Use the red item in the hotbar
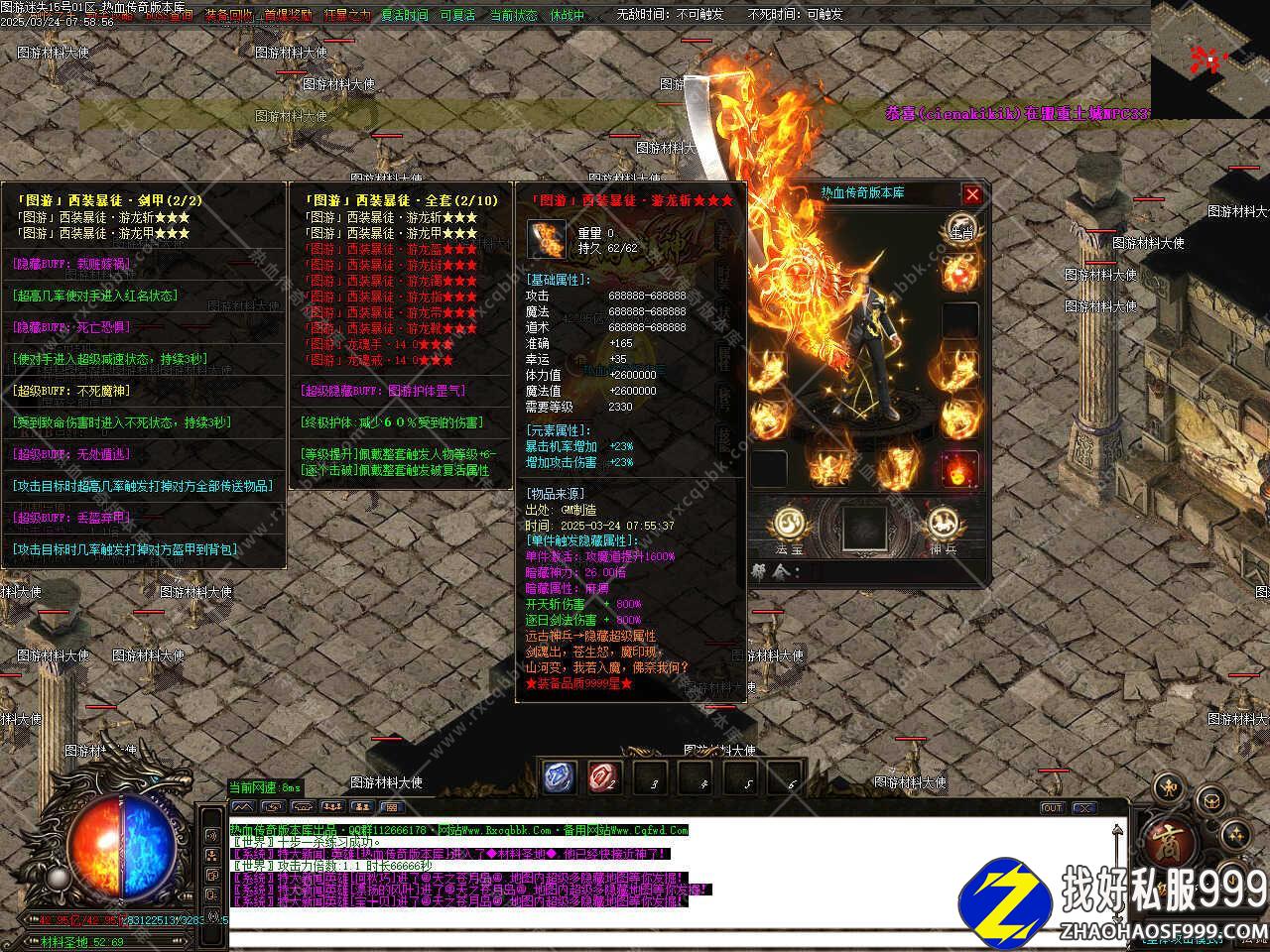The height and width of the screenshot is (952, 1270). pos(603,776)
